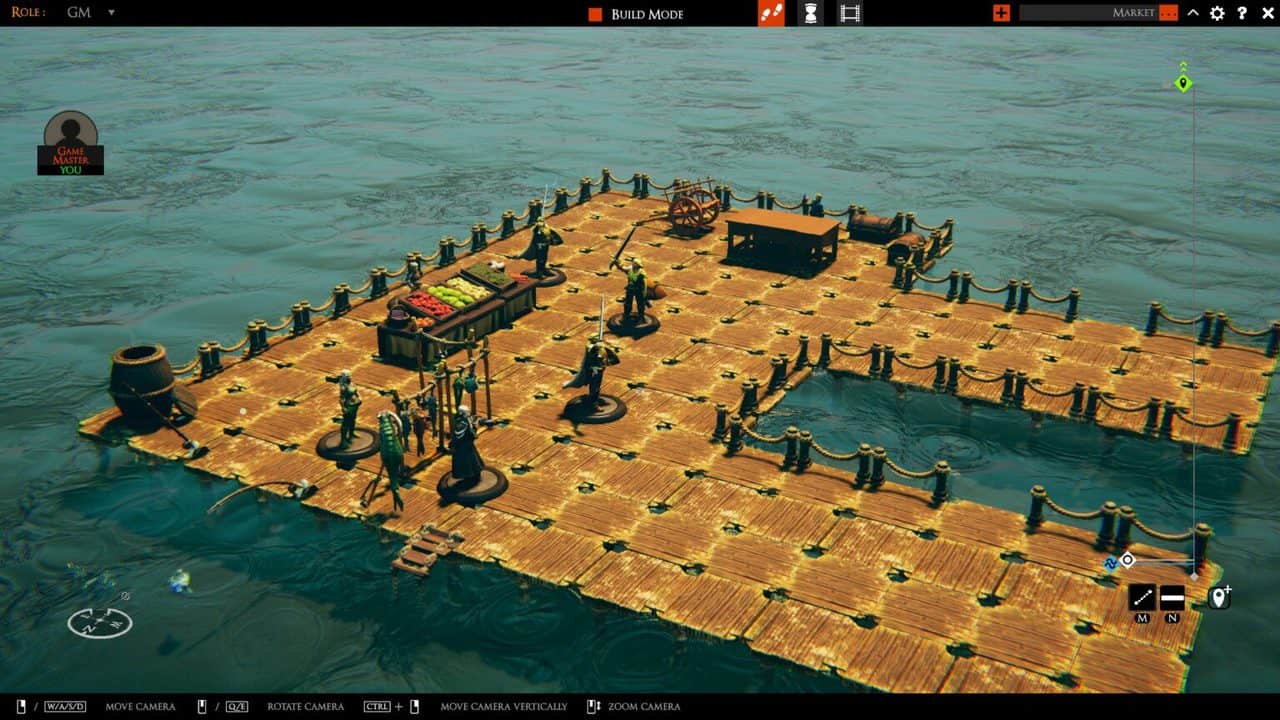Image resolution: width=1280 pixels, height=720 pixels.
Task: Select the footsteps movement mode icon
Action: click(771, 13)
